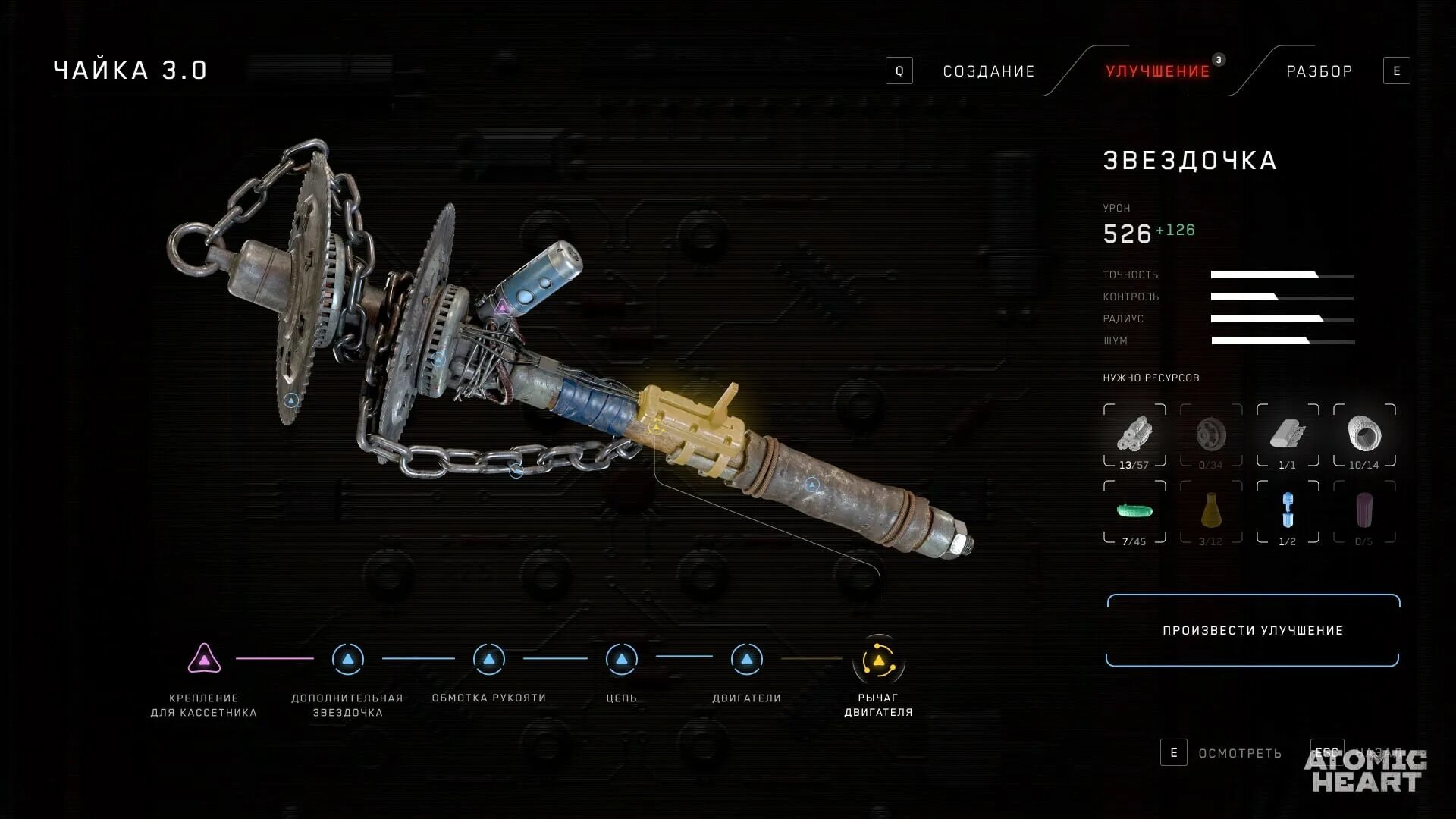The image size is (1456, 819).
Task: Switch to the Создание tab
Action: click(988, 71)
